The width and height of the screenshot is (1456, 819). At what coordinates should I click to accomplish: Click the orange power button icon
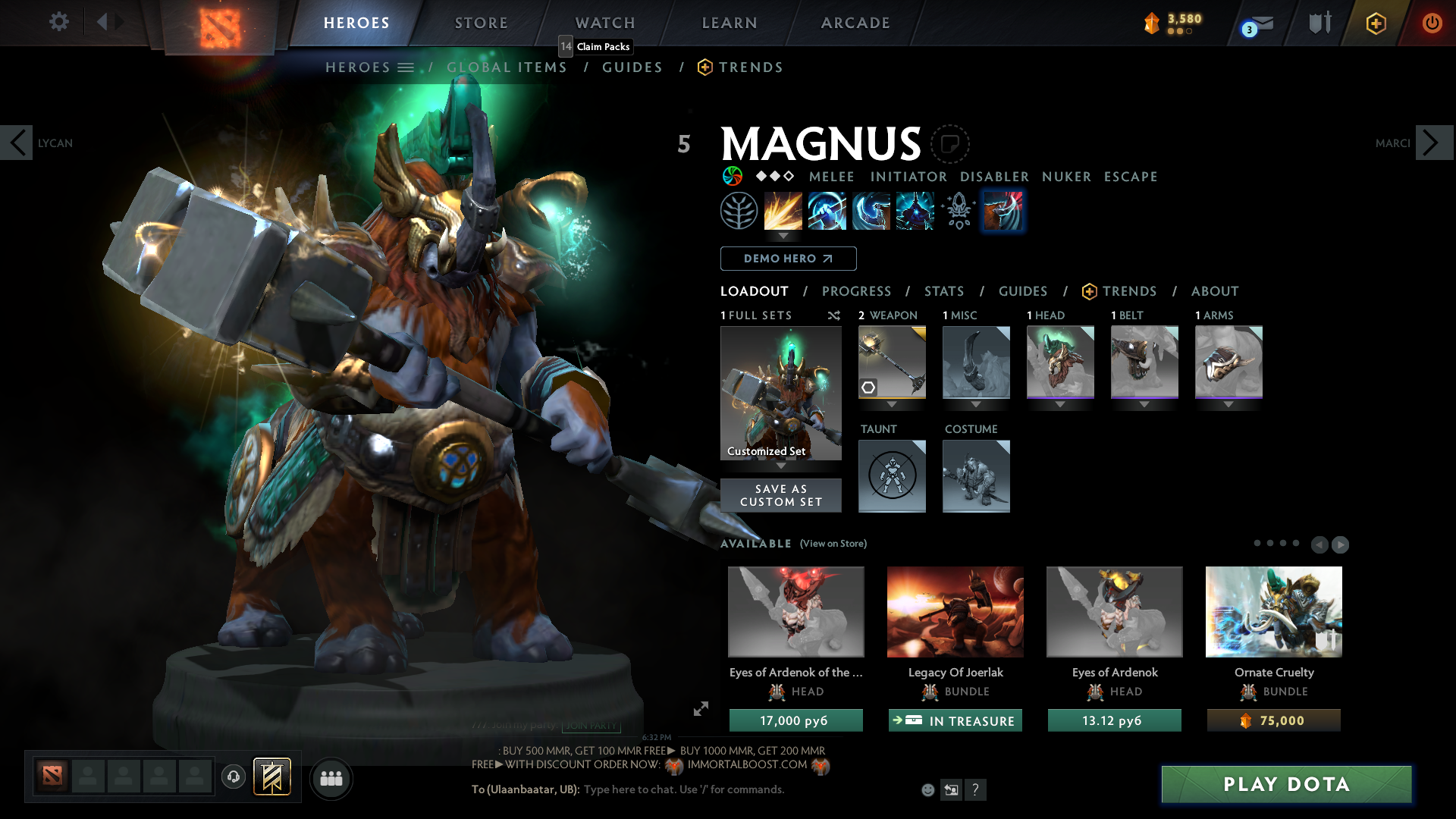(1432, 23)
